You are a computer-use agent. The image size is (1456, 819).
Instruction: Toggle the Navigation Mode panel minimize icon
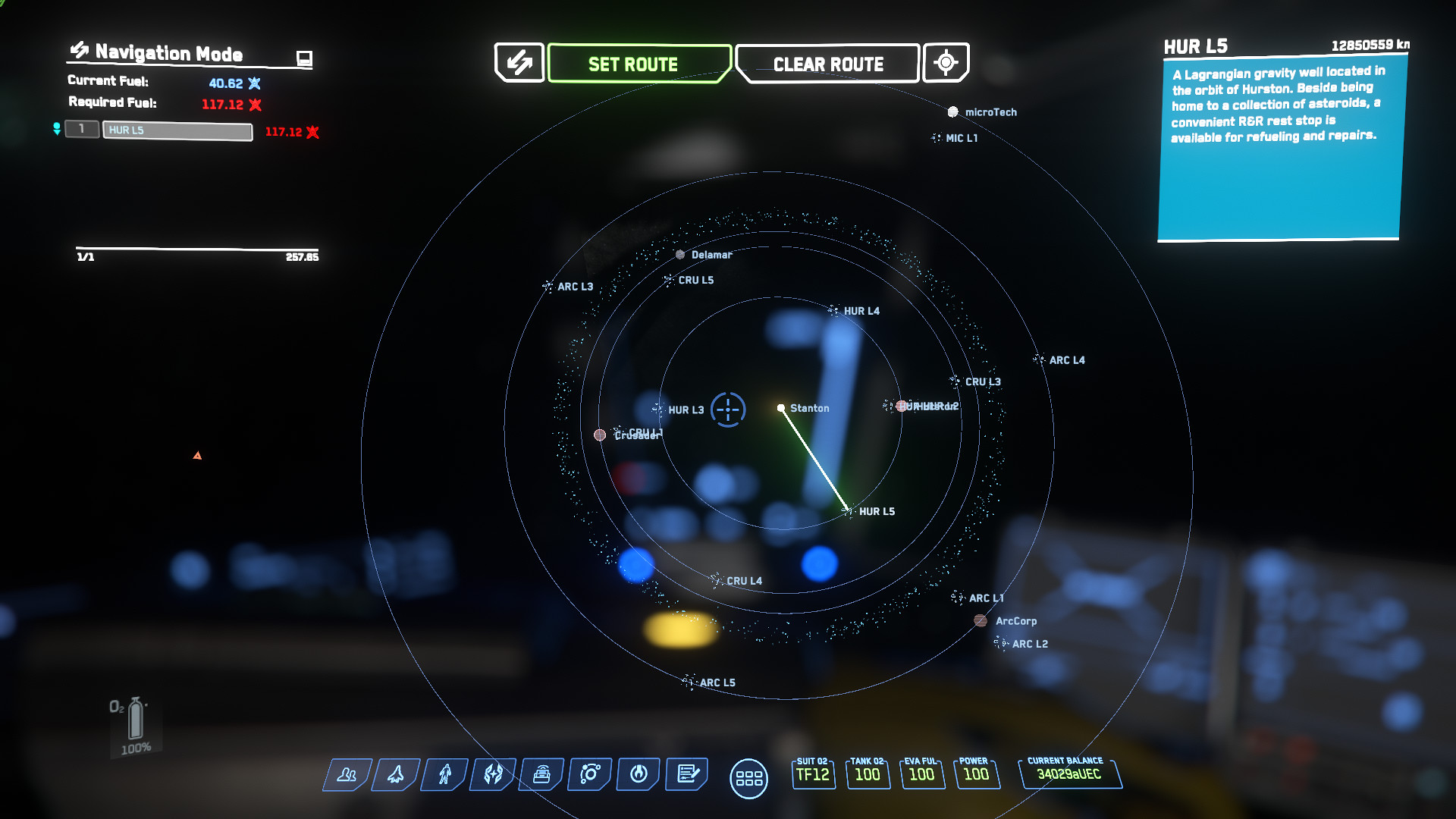pos(304,58)
